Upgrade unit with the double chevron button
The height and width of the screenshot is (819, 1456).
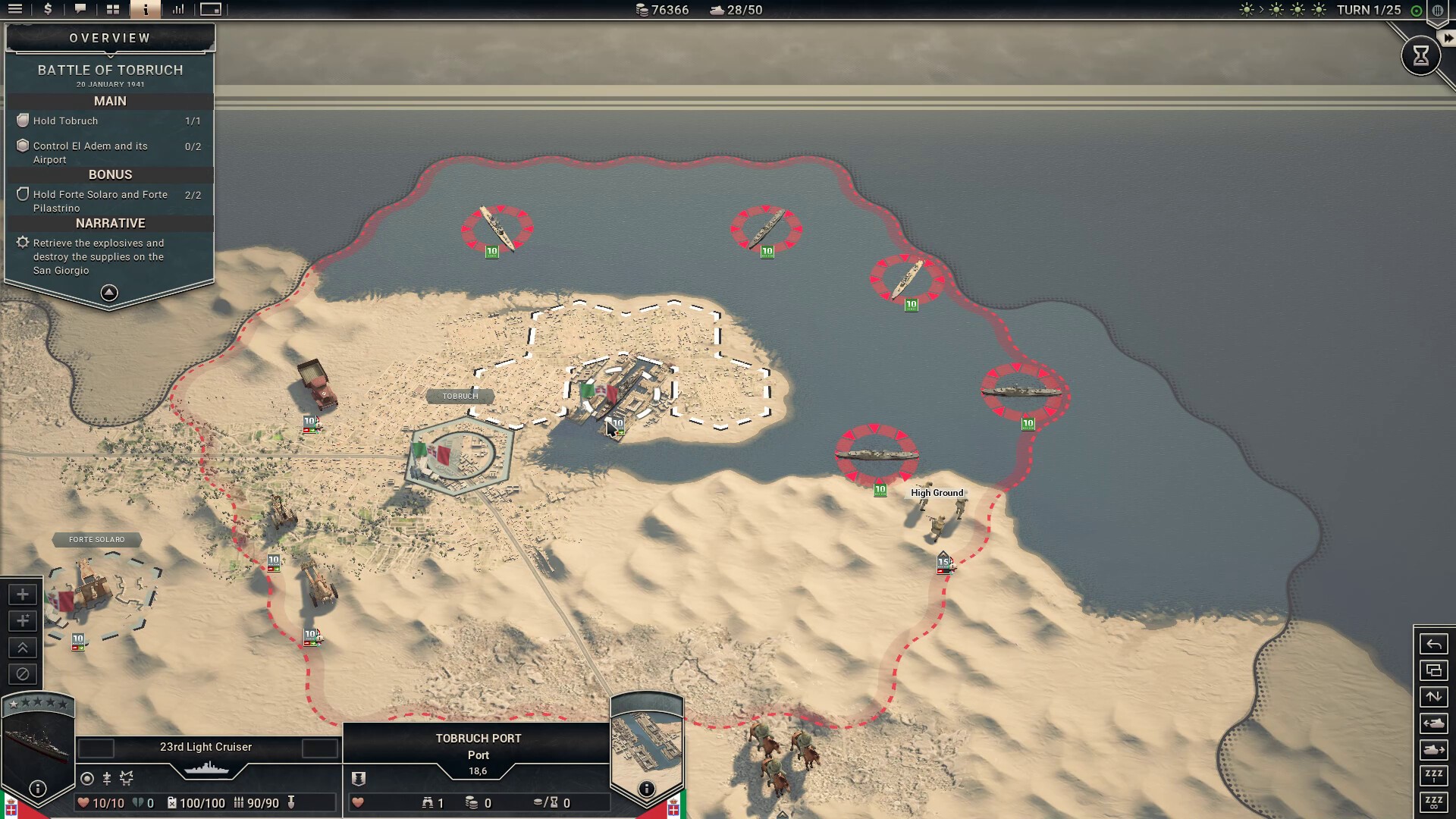point(23,648)
